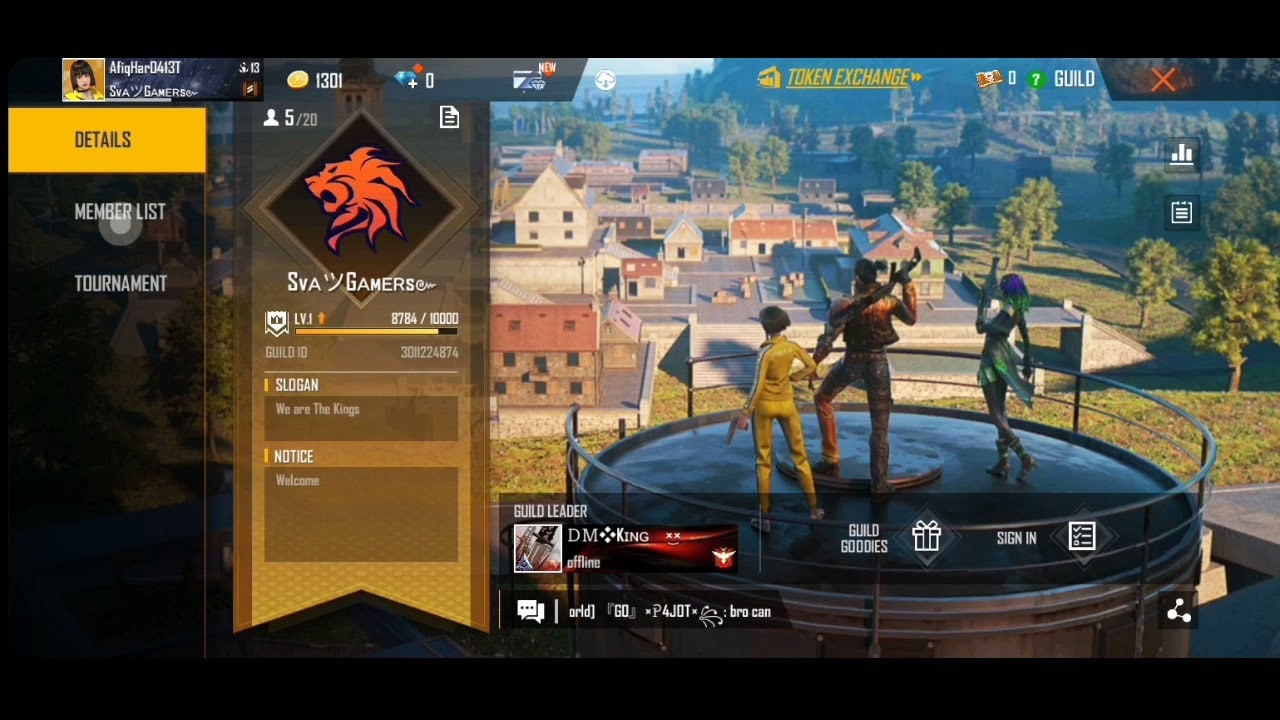The height and width of the screenshot is (720, 1280).
Task: Select the player avatar AfiqHar0413T
Action: pos(83,80)
